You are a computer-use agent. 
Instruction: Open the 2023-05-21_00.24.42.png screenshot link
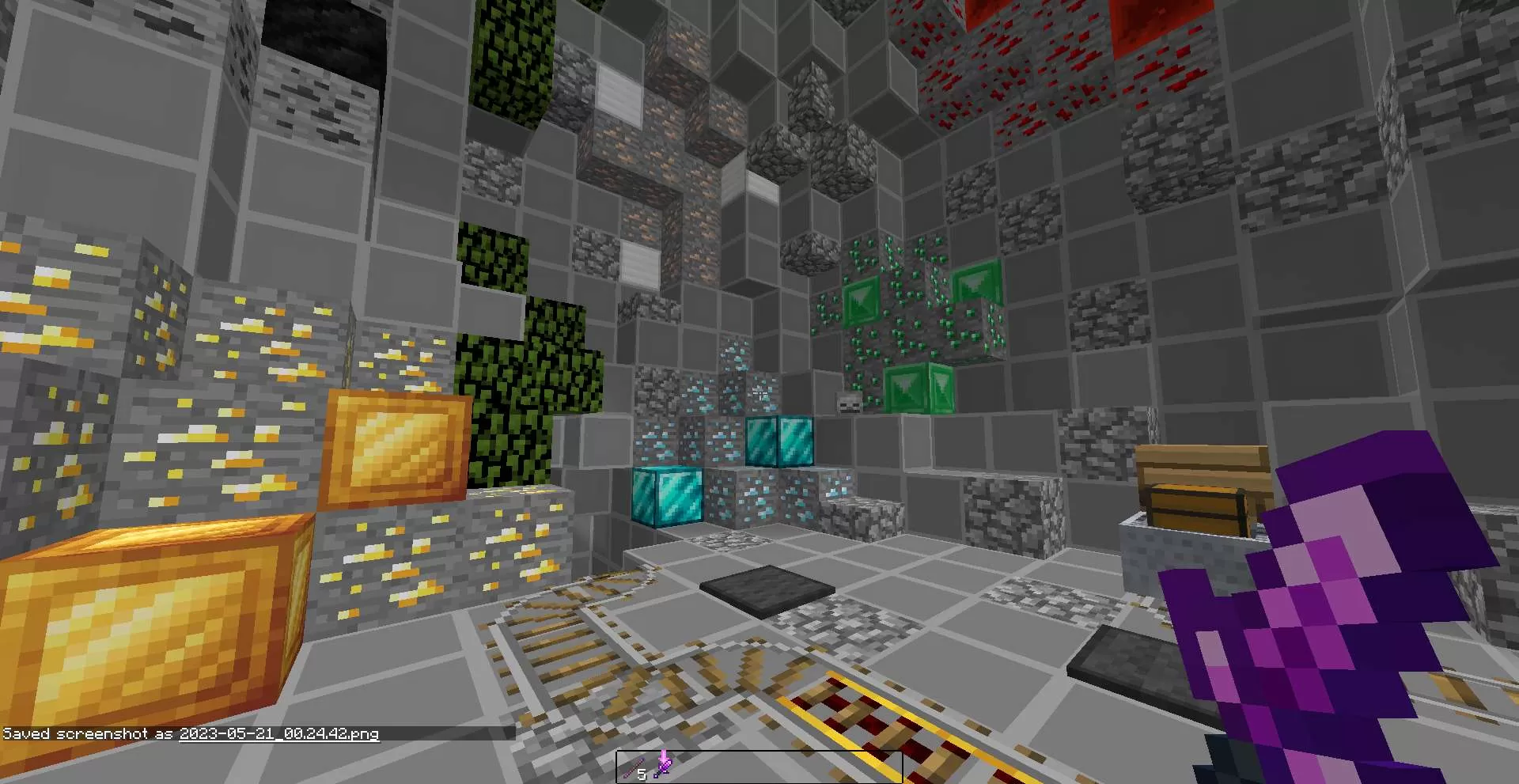277,734
